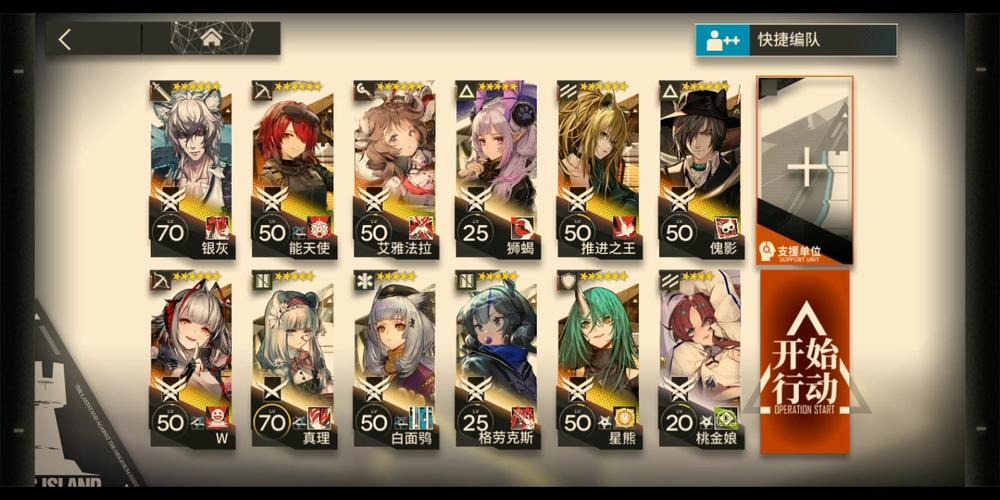Pick operator 白面鸮
Image resolution: width=1000 pixels, height=500 pixels.
tap(395, 358)
